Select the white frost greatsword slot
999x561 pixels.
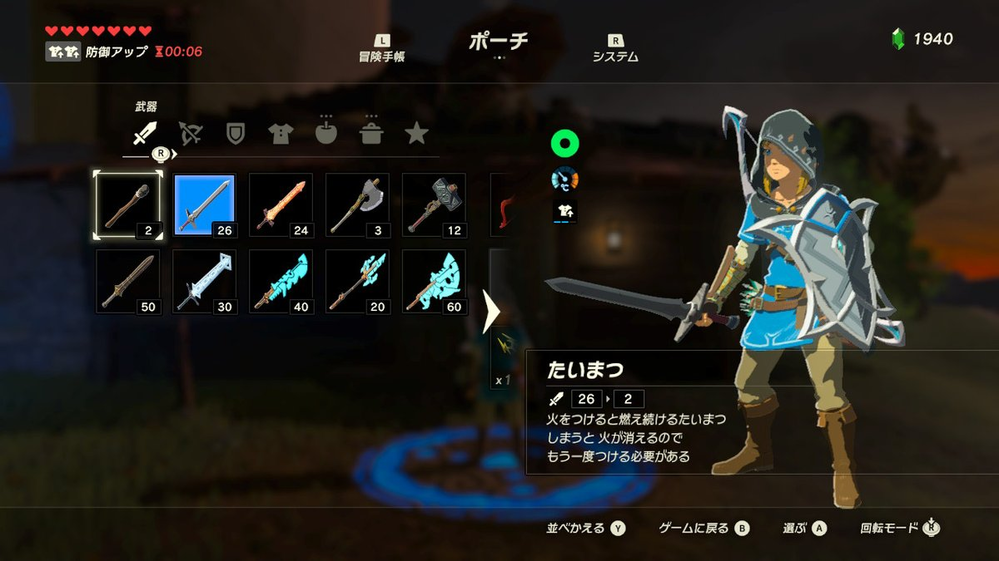[204, 281]
